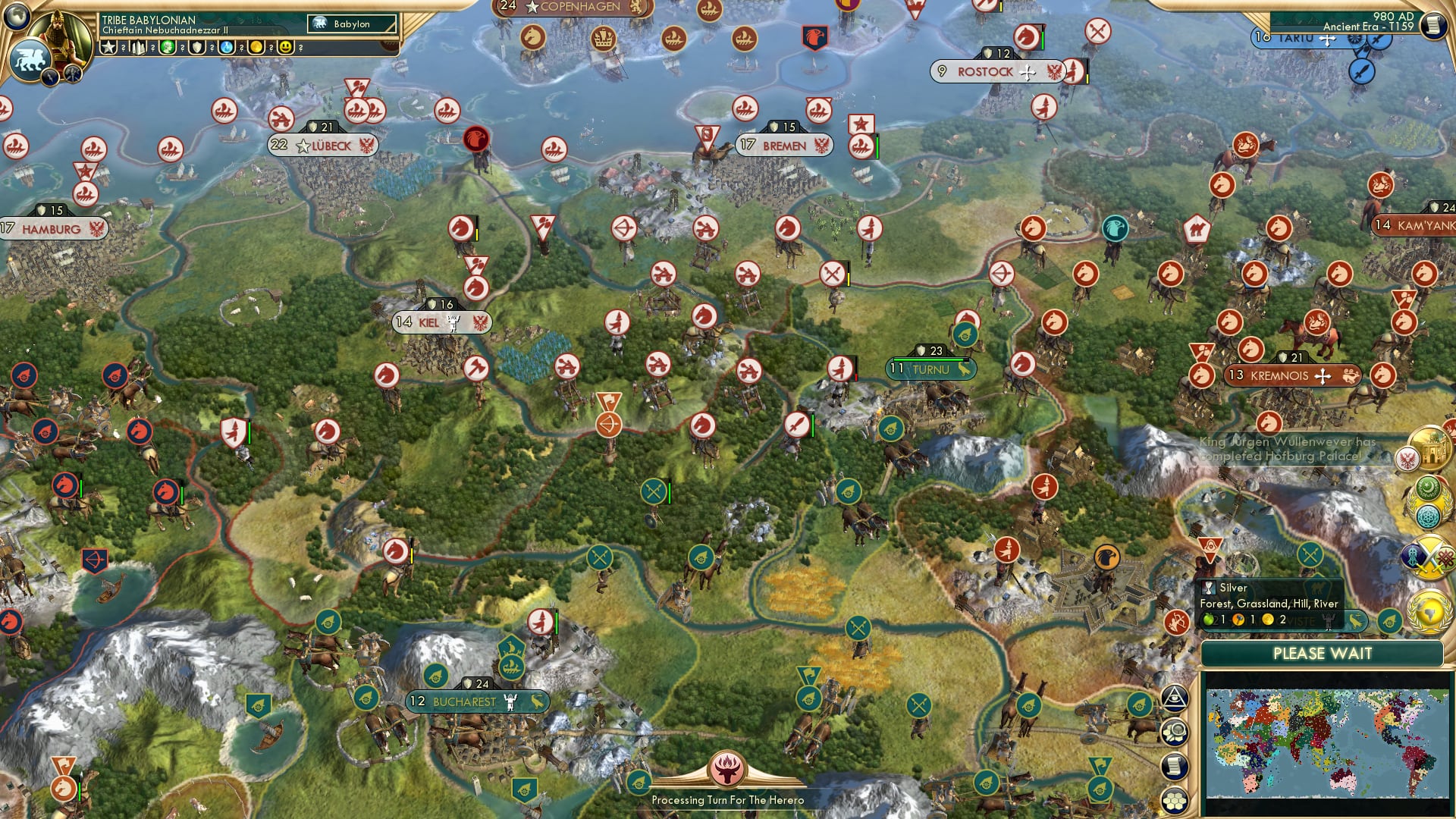Click the portrait of Chieftain Nebuchadnezzar II
1456x819 pixels.
(59, 34)
